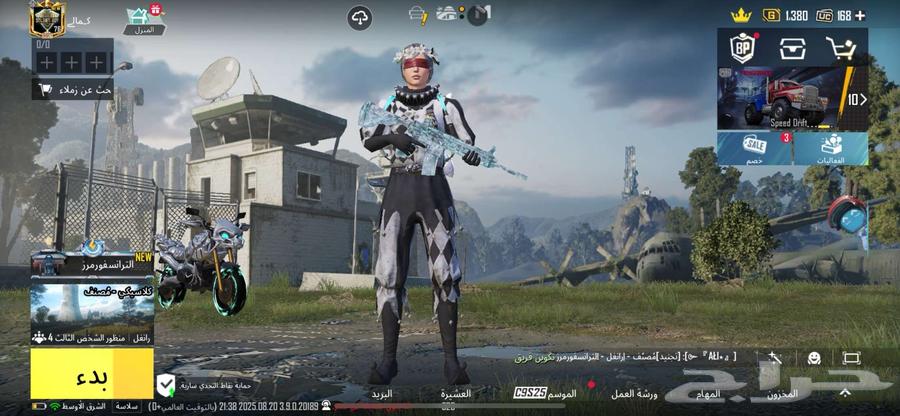900x416 pixels.
Task: Open the shopping cart shop
Action: [841, 48]
